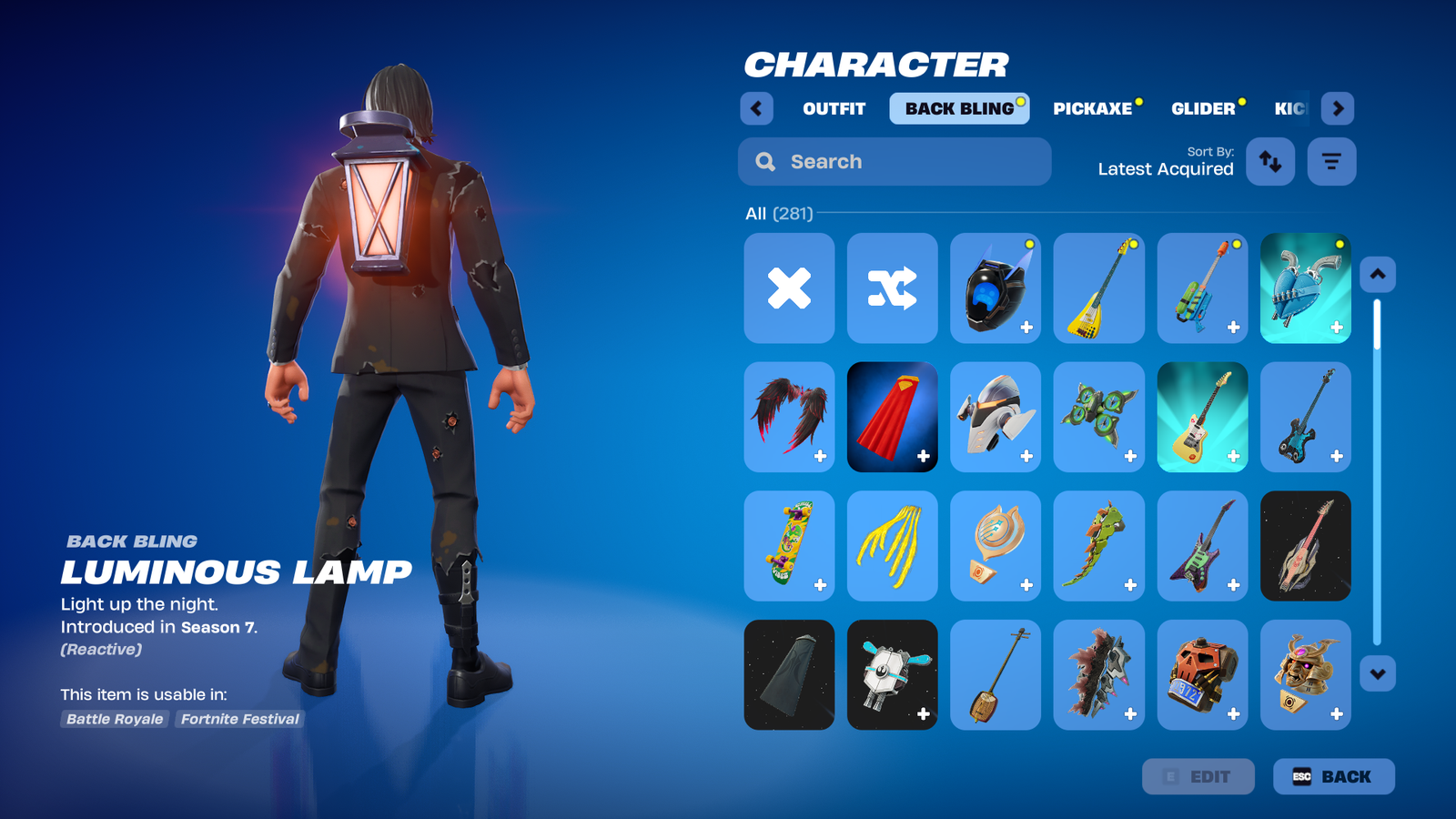Open the Pickaxe tab

1093,108
